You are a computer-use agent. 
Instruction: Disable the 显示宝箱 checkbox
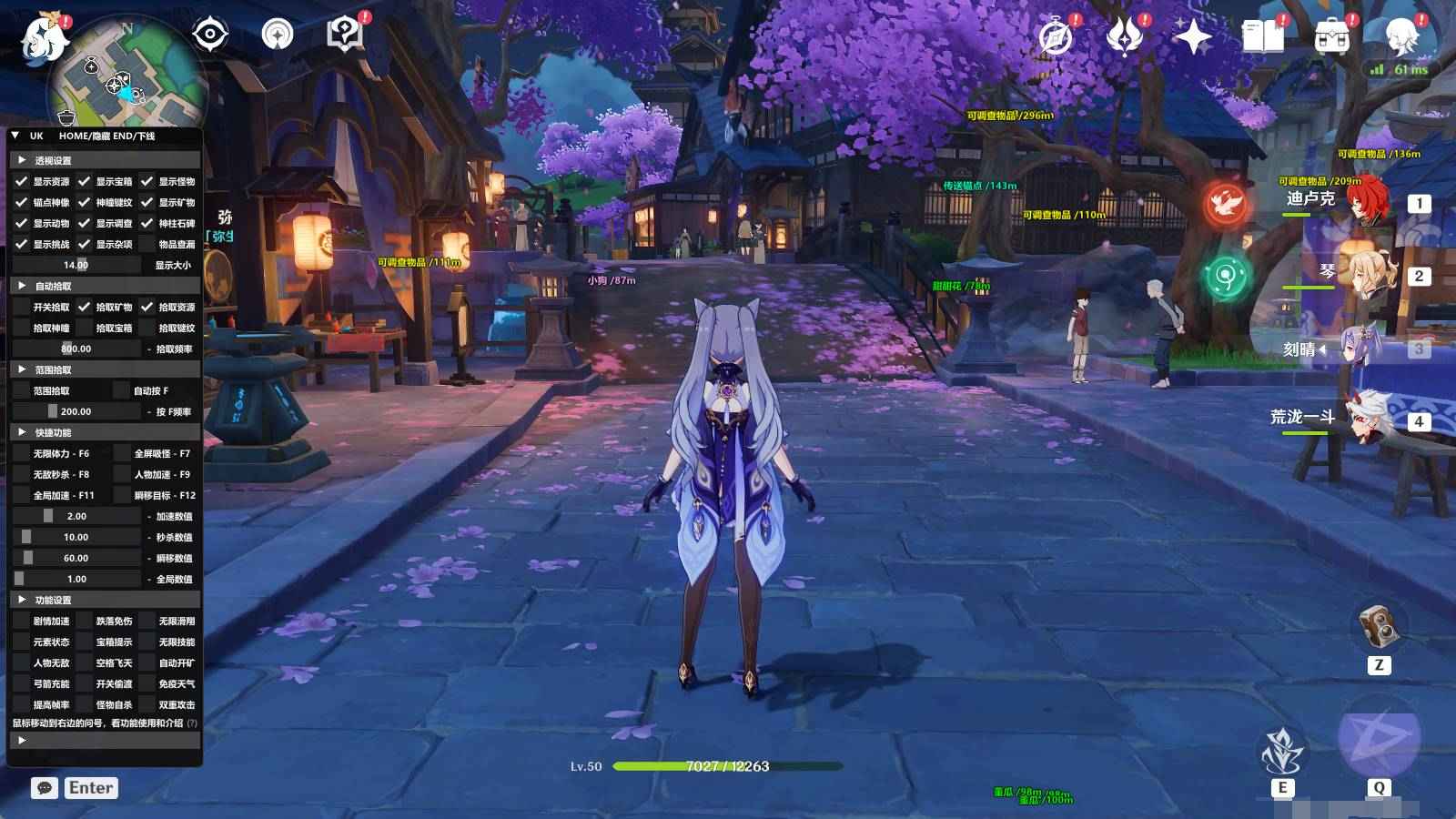[83, 180]
